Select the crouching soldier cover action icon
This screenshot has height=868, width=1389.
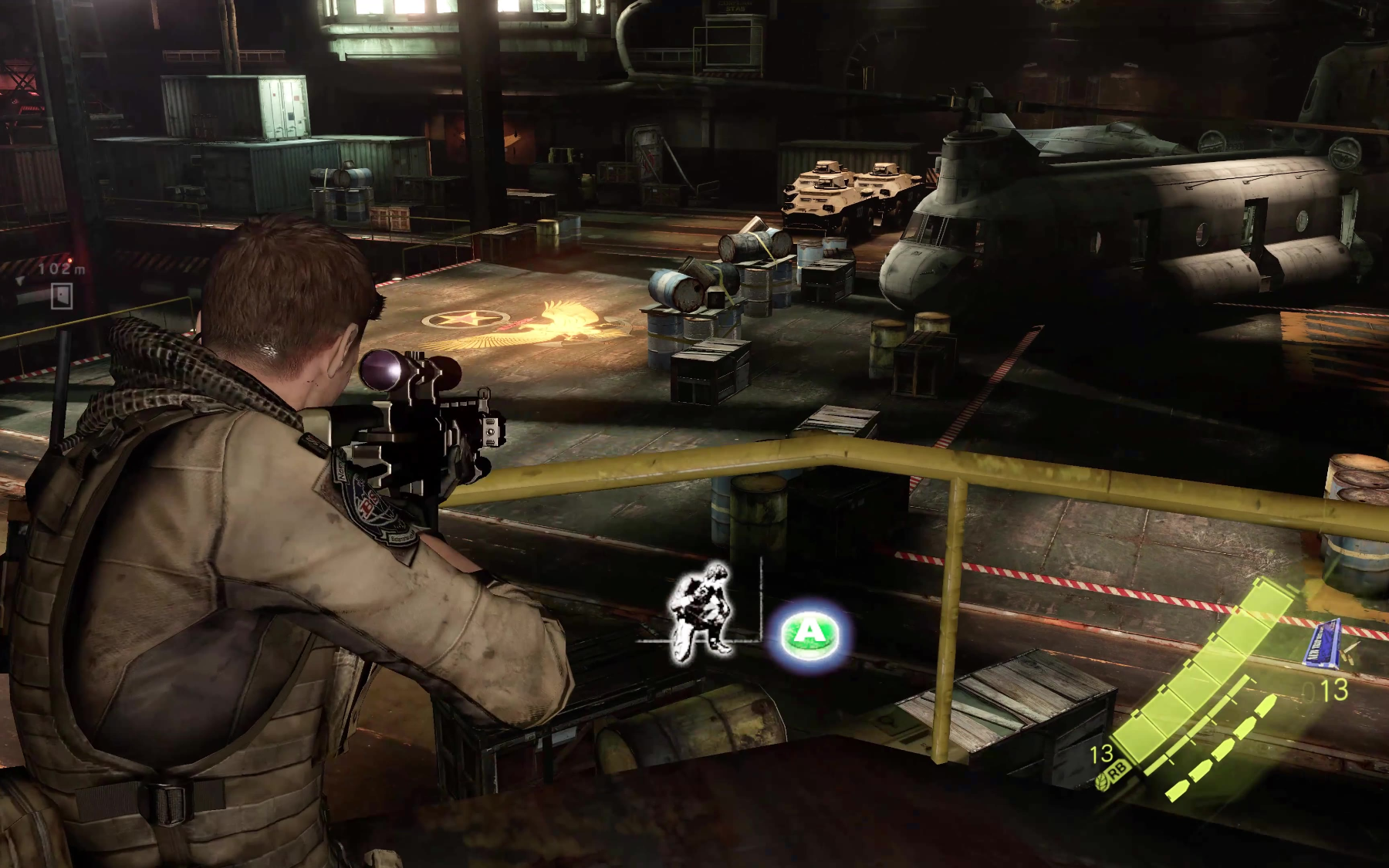(x=701, y=610)
